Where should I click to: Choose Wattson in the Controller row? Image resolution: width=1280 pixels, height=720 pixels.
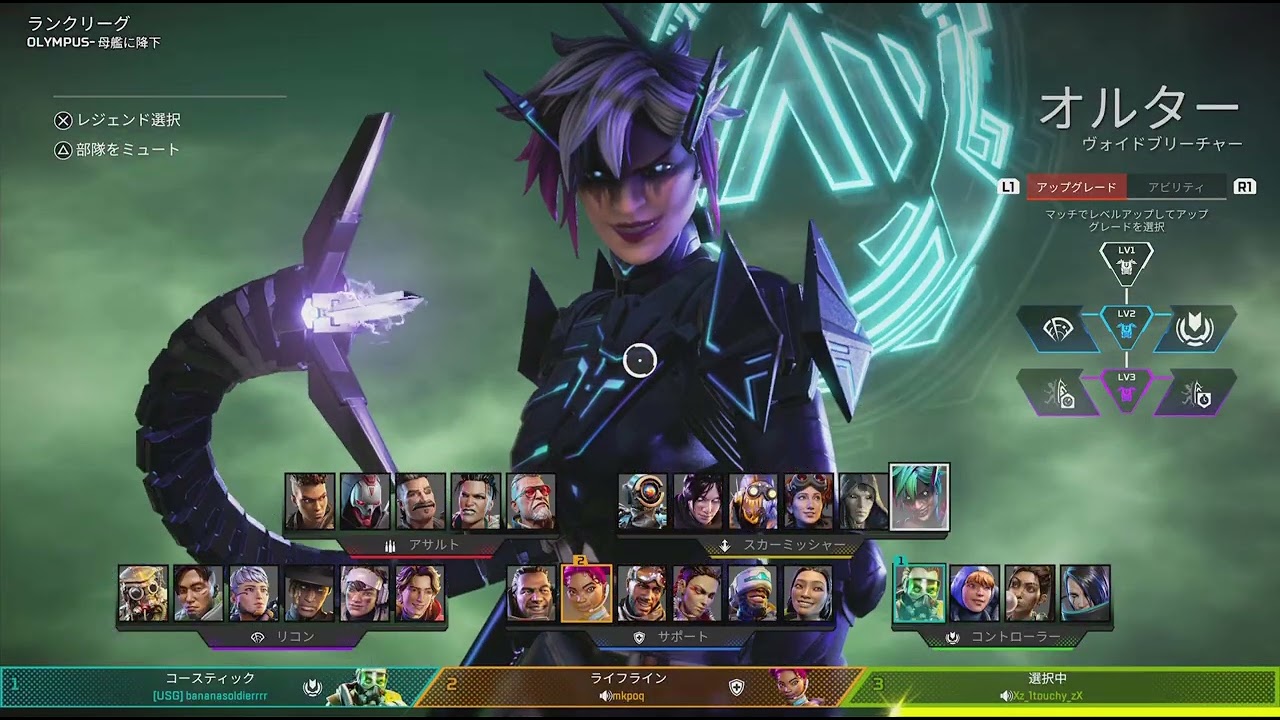[974, 593]
